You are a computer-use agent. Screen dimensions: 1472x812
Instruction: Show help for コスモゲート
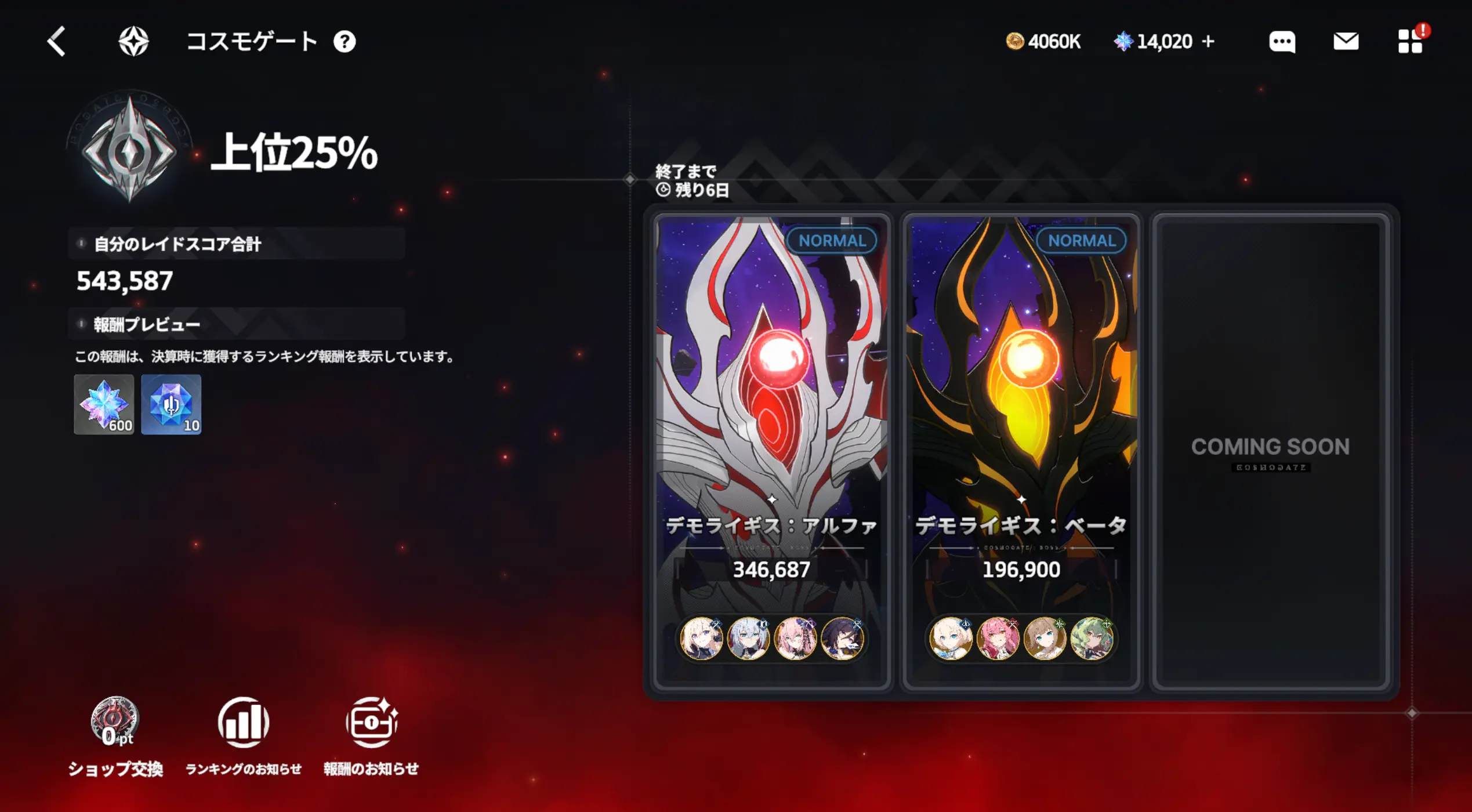click(x=345, y=42)
